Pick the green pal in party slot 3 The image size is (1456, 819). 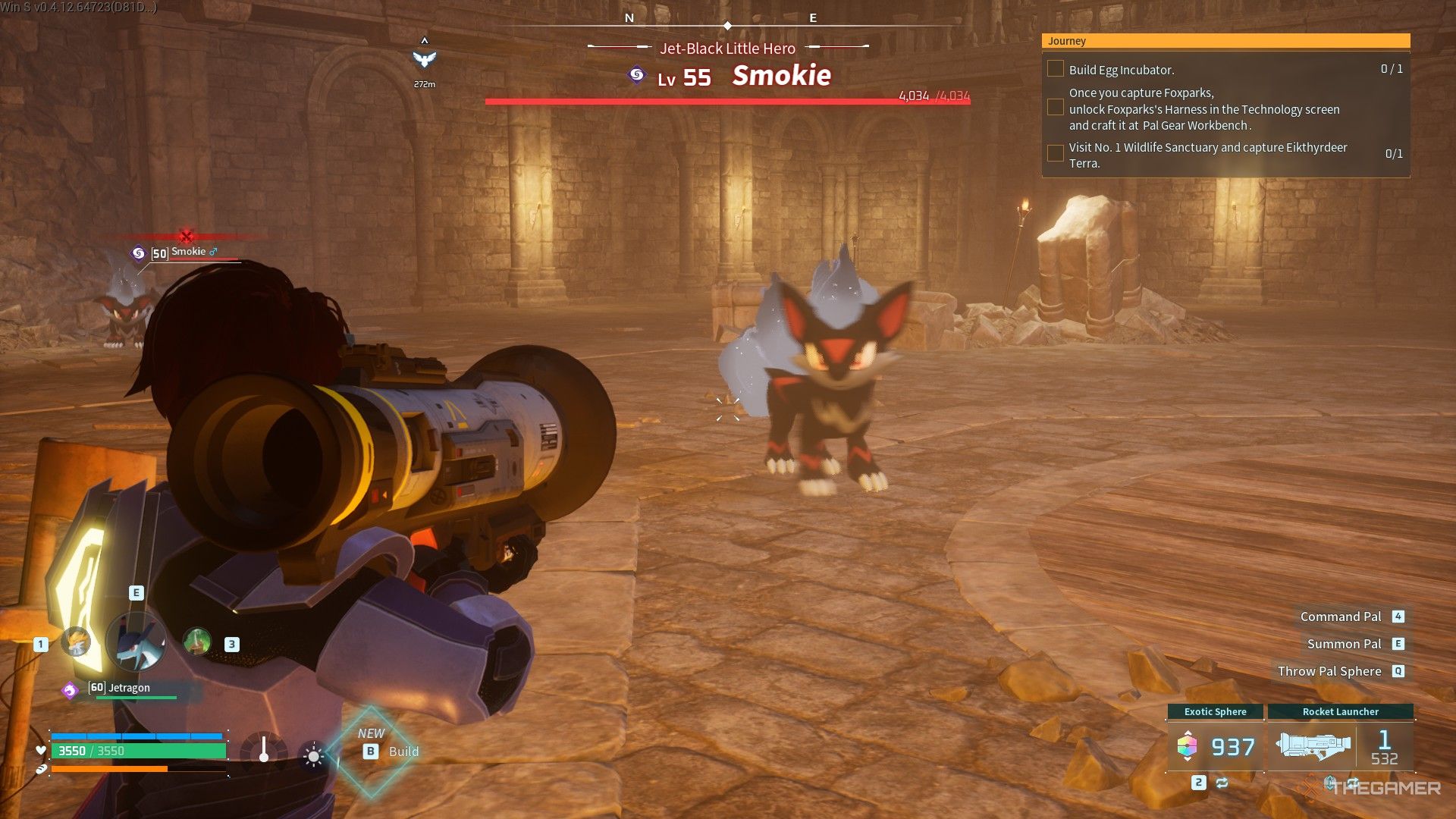point(197,642)
